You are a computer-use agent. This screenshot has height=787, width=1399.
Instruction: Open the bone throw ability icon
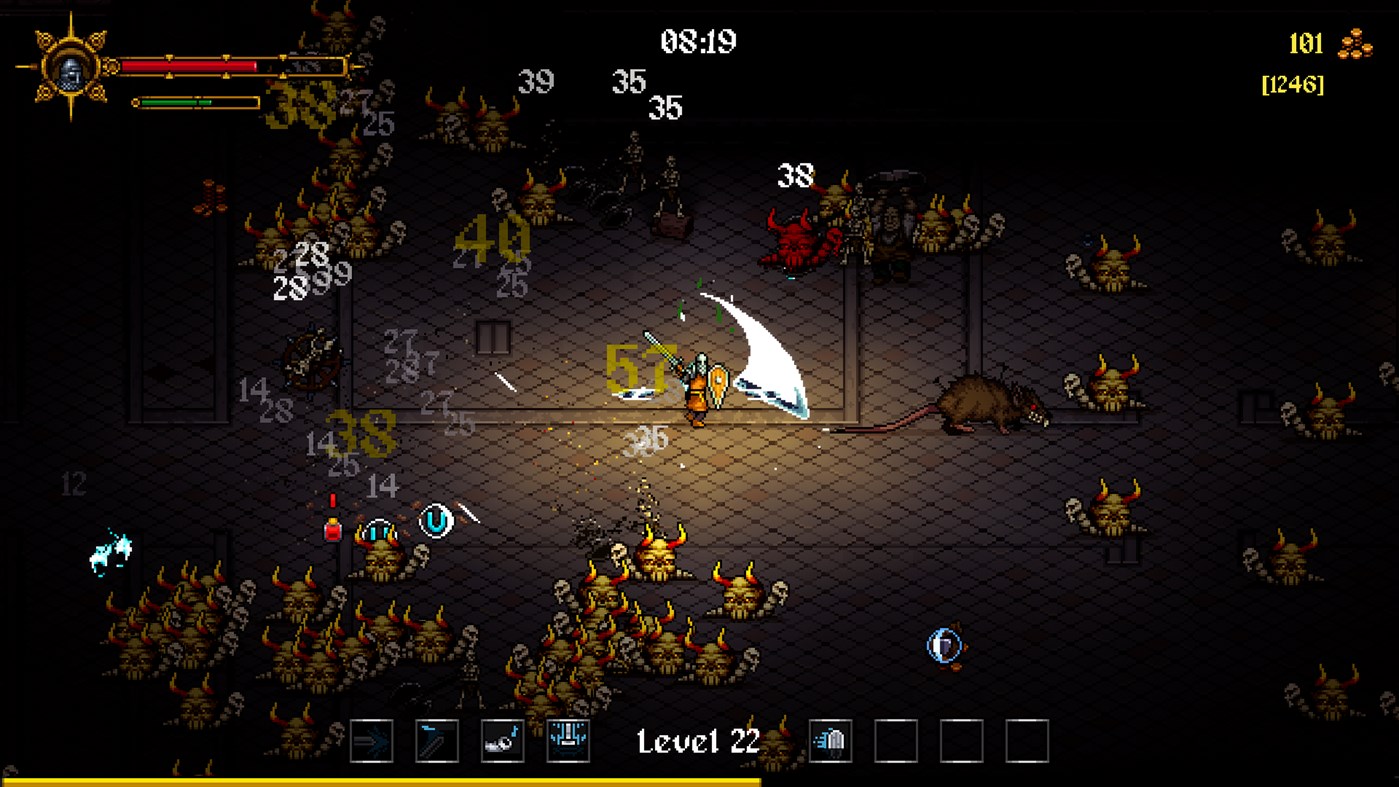click(503, 740)
